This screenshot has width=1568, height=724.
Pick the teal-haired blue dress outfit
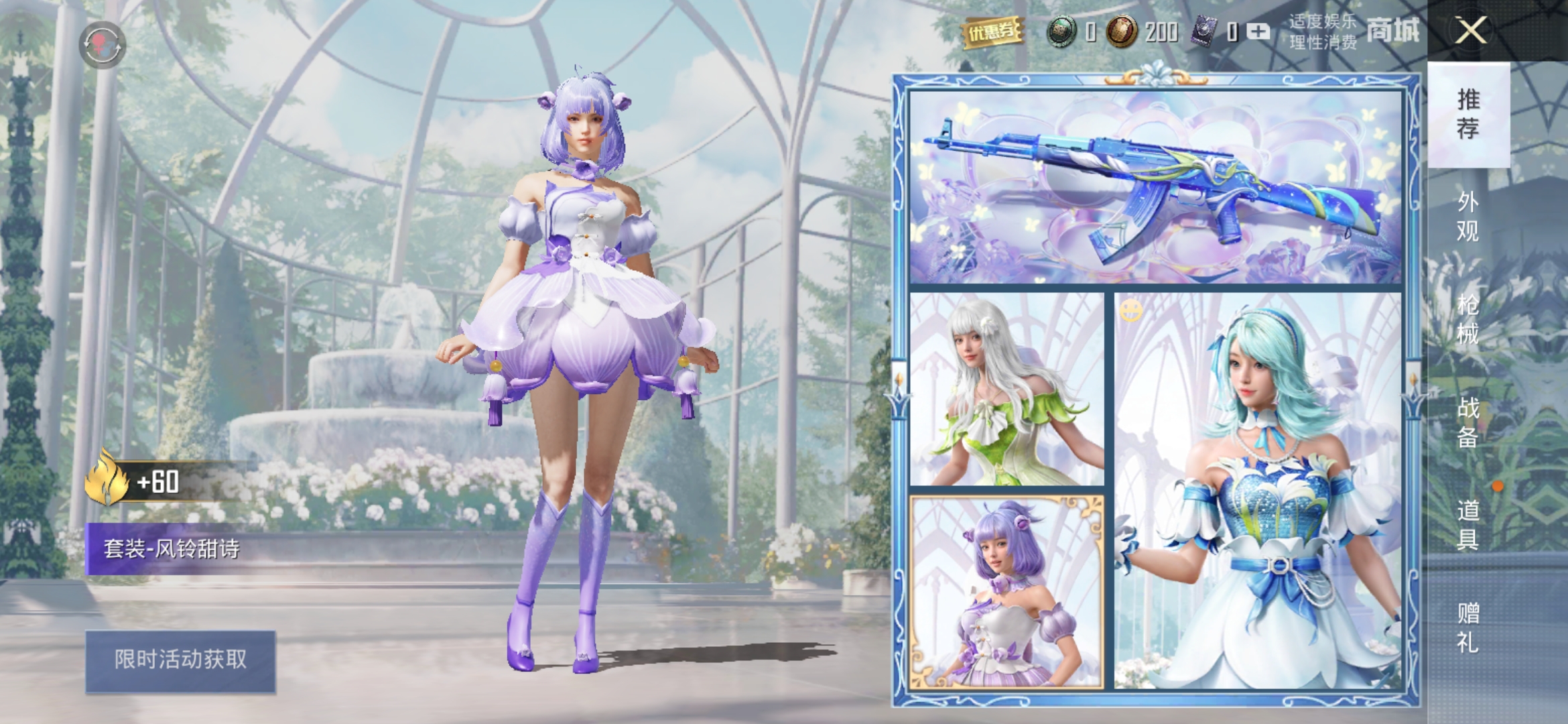[1258, 491]
